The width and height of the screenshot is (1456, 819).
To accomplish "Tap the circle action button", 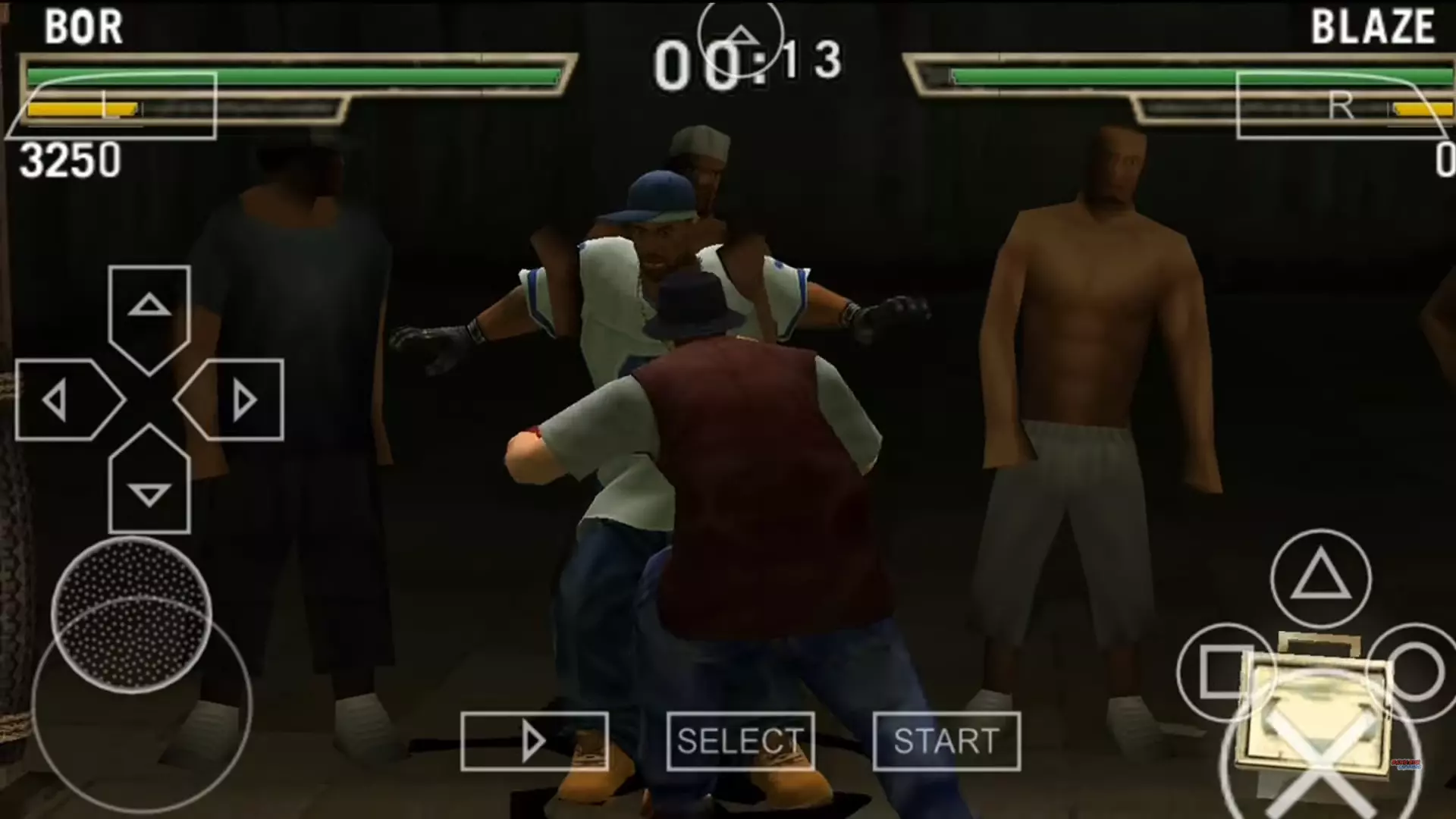I will (x=1415, y=672).
